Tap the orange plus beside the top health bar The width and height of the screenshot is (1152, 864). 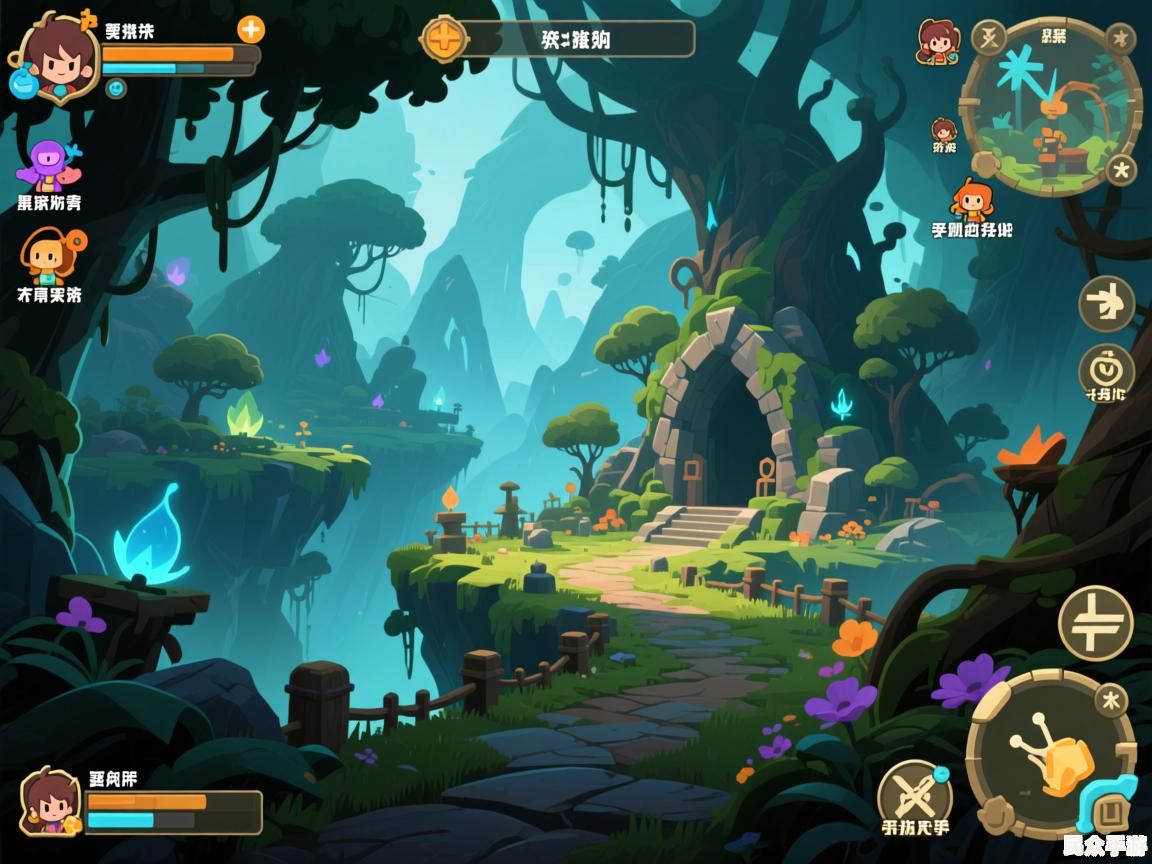[x=251, y=29]
